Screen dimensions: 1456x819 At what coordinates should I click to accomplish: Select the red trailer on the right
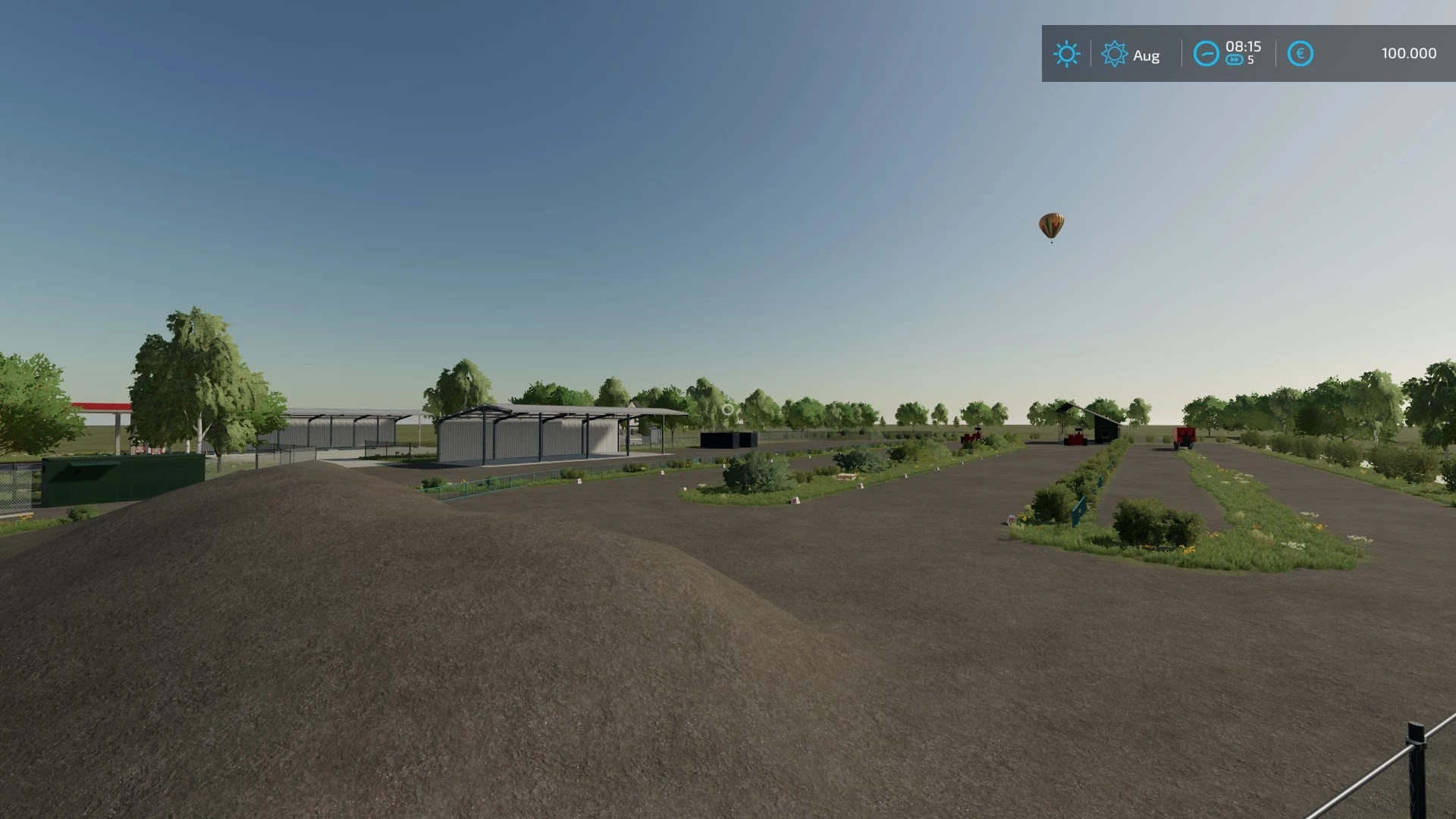pyautogui.click(x=1185, y=438)
